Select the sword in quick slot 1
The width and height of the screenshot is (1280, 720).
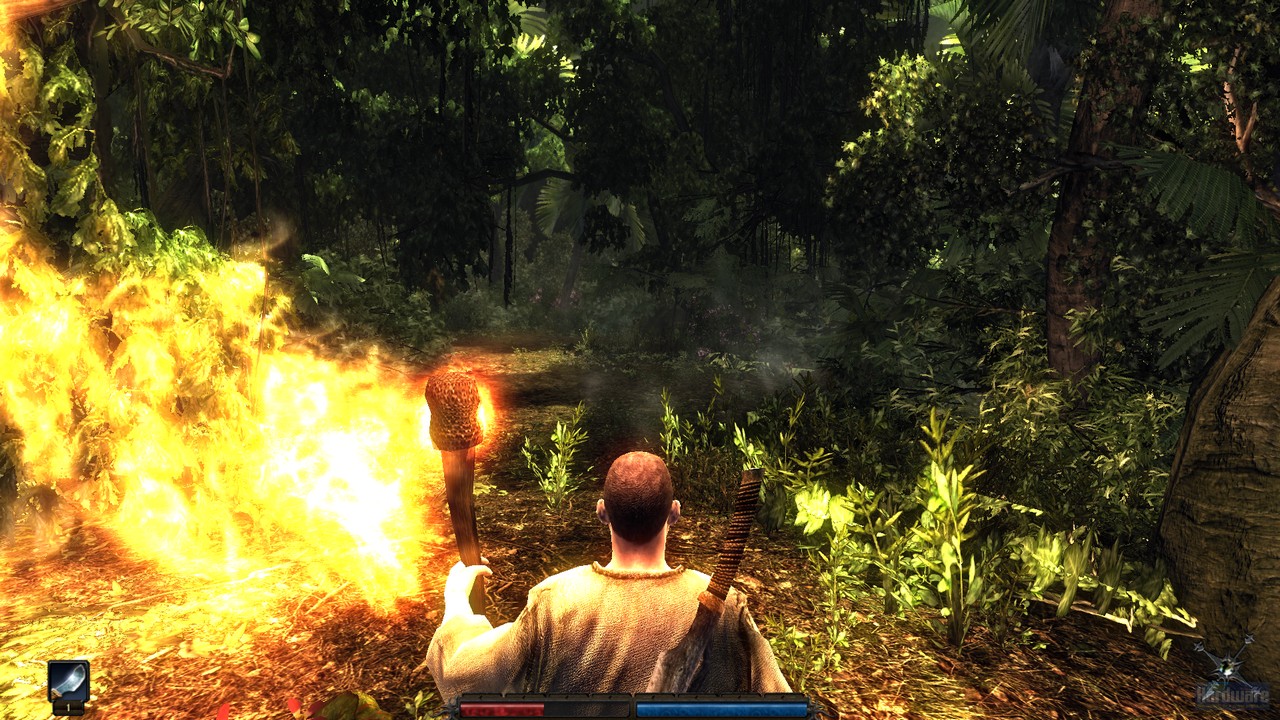coord(68,682)
